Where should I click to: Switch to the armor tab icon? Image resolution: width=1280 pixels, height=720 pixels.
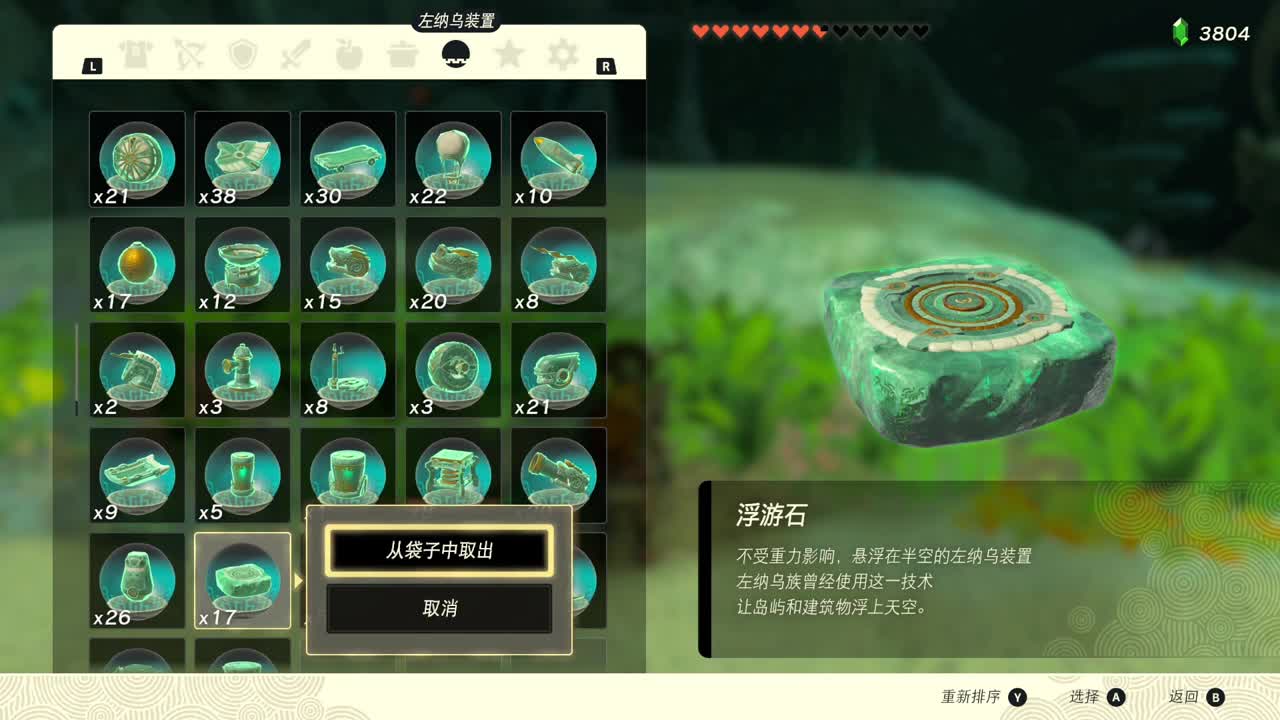click(138, 55)
